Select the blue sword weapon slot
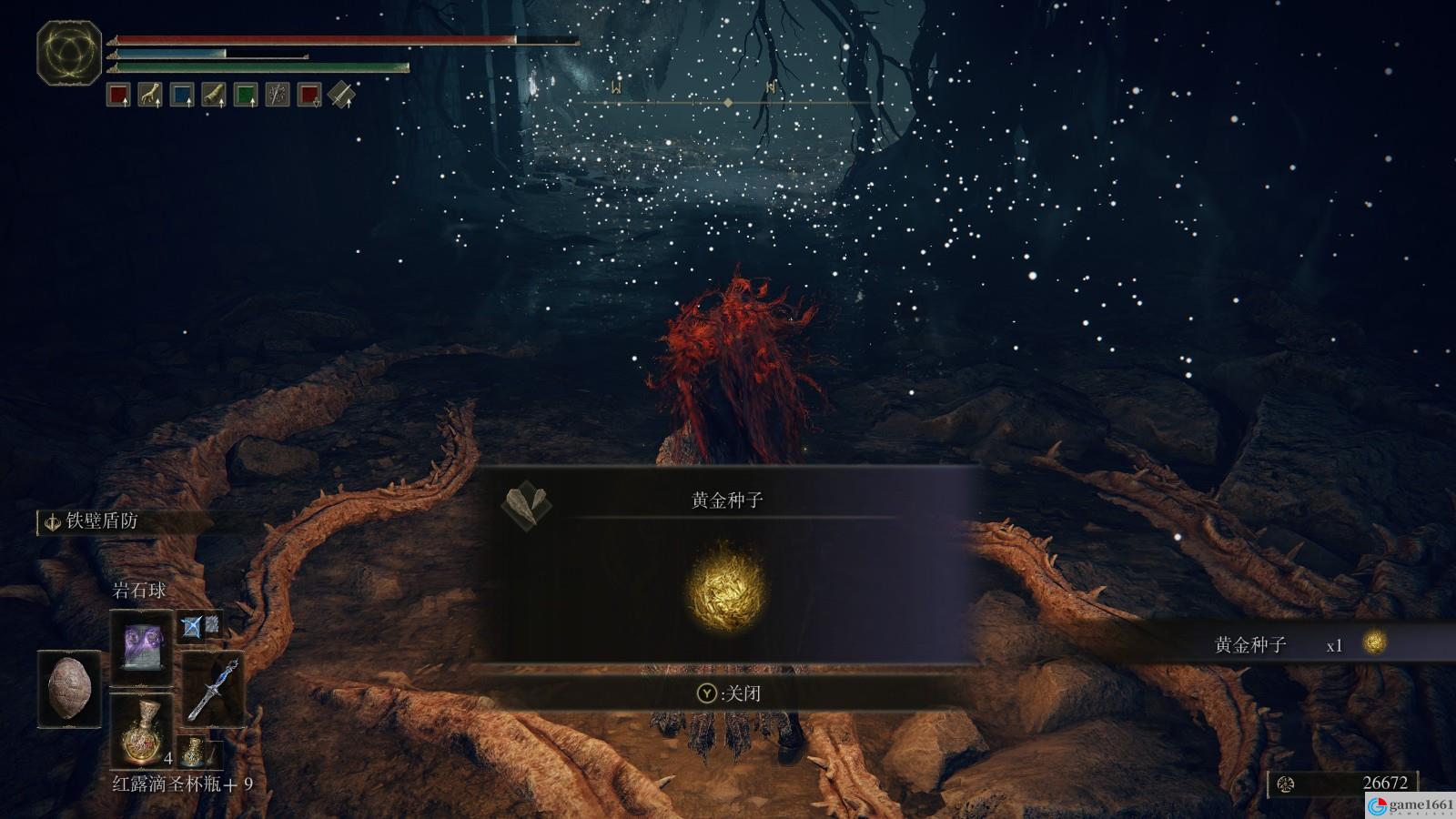 [x=213, y=690]
